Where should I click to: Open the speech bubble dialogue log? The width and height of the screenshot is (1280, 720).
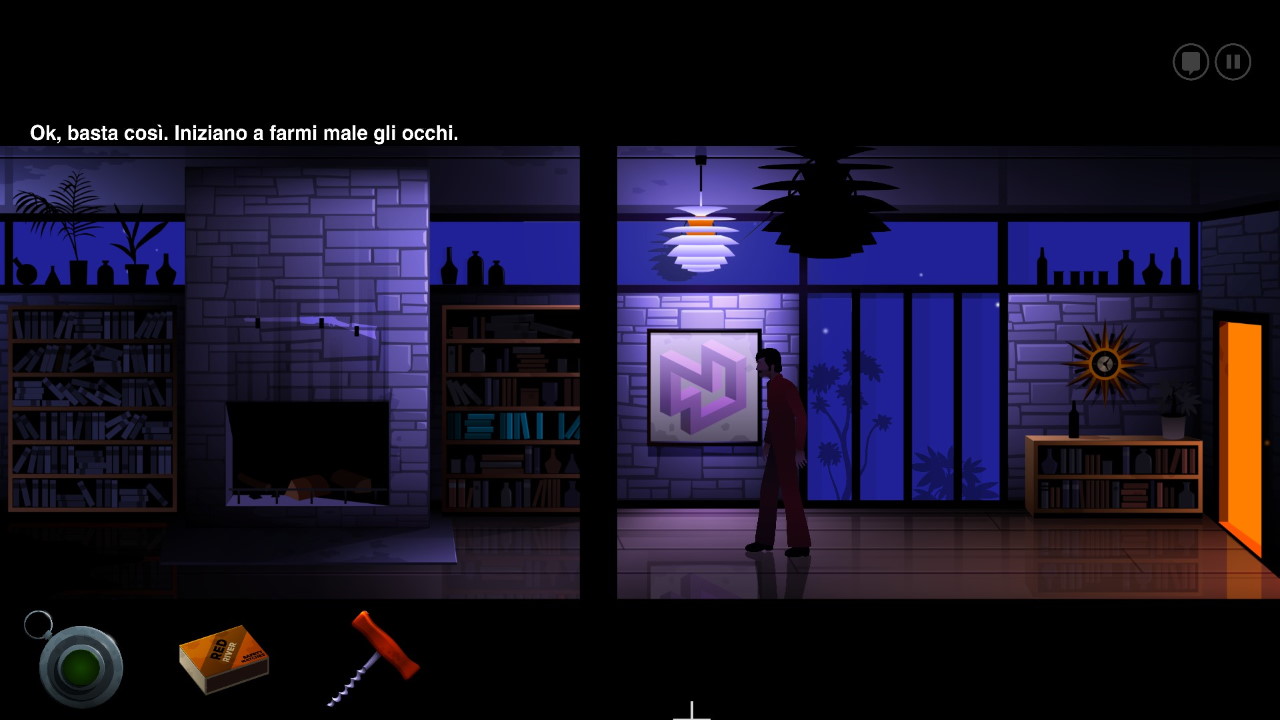[1190, 62]
